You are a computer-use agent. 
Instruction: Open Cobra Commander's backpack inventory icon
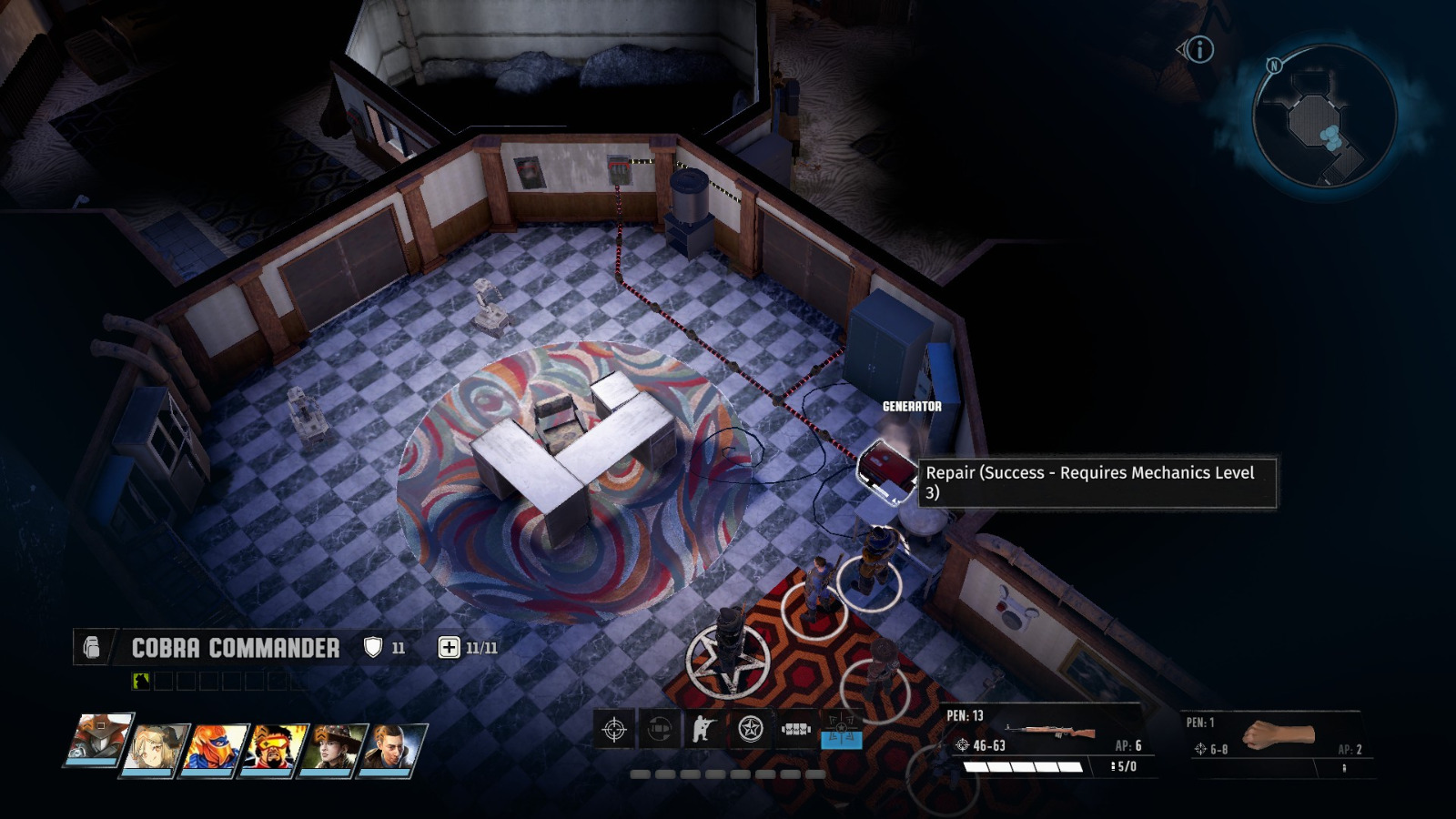pos(89,648)
